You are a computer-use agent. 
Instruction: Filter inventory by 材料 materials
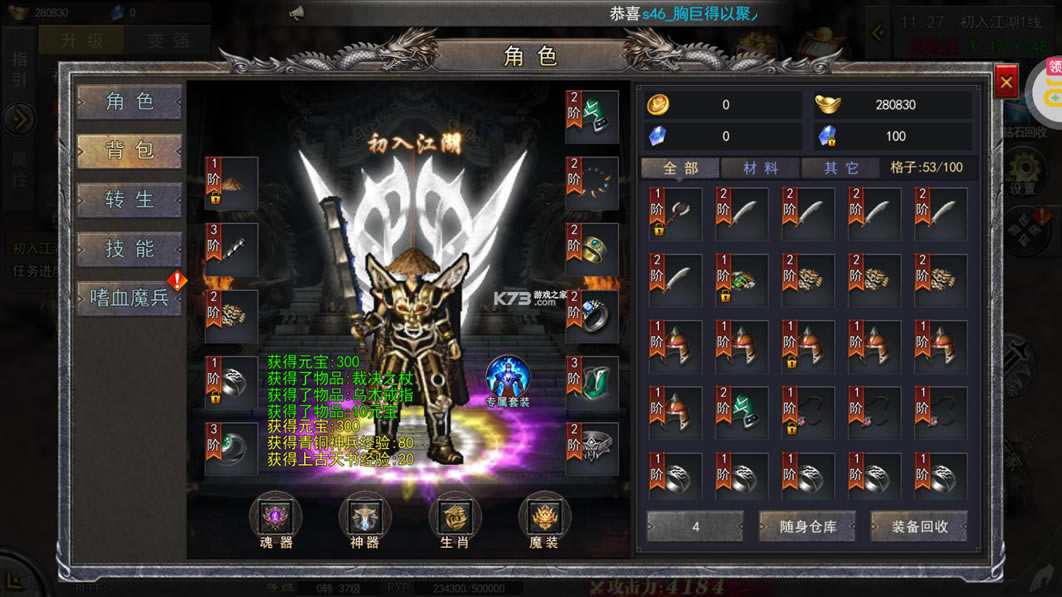coord(761,168)
